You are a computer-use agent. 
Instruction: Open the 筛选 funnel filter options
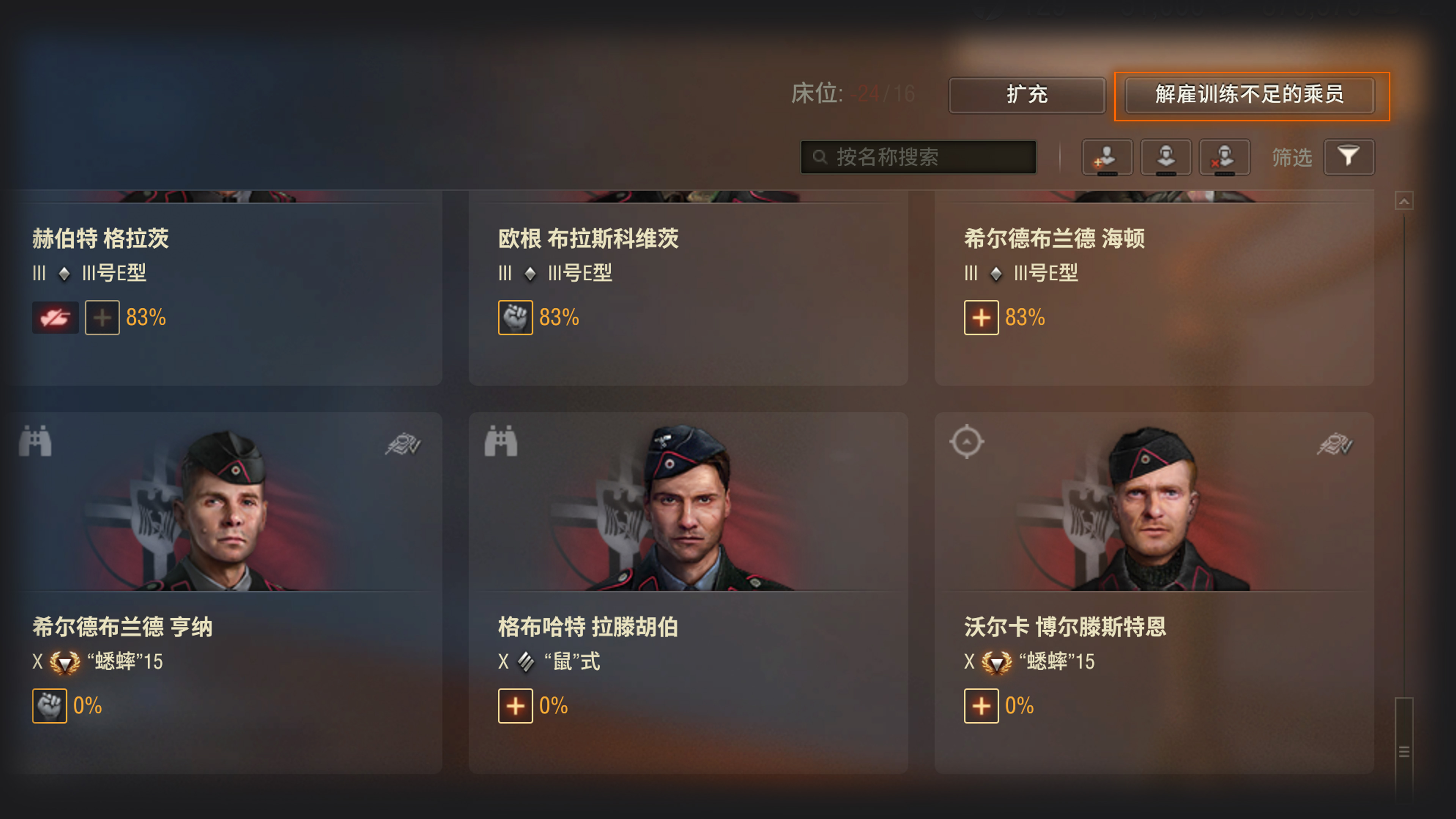[x=1349, y=157]
